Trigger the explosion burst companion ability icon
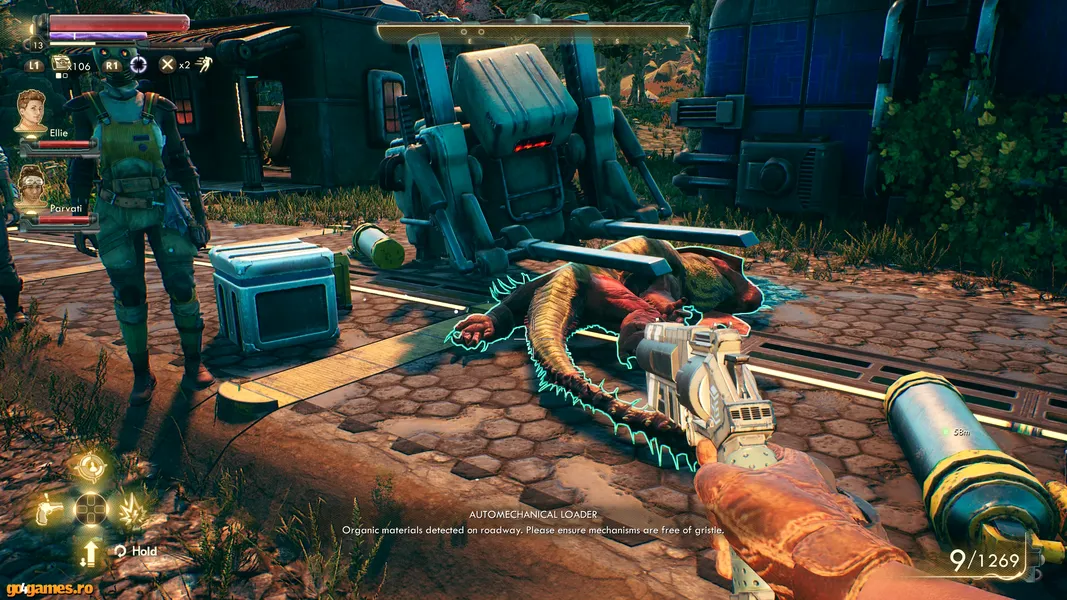The width and height of the screenshot is (1067, 600). click(x=133, y=511)
